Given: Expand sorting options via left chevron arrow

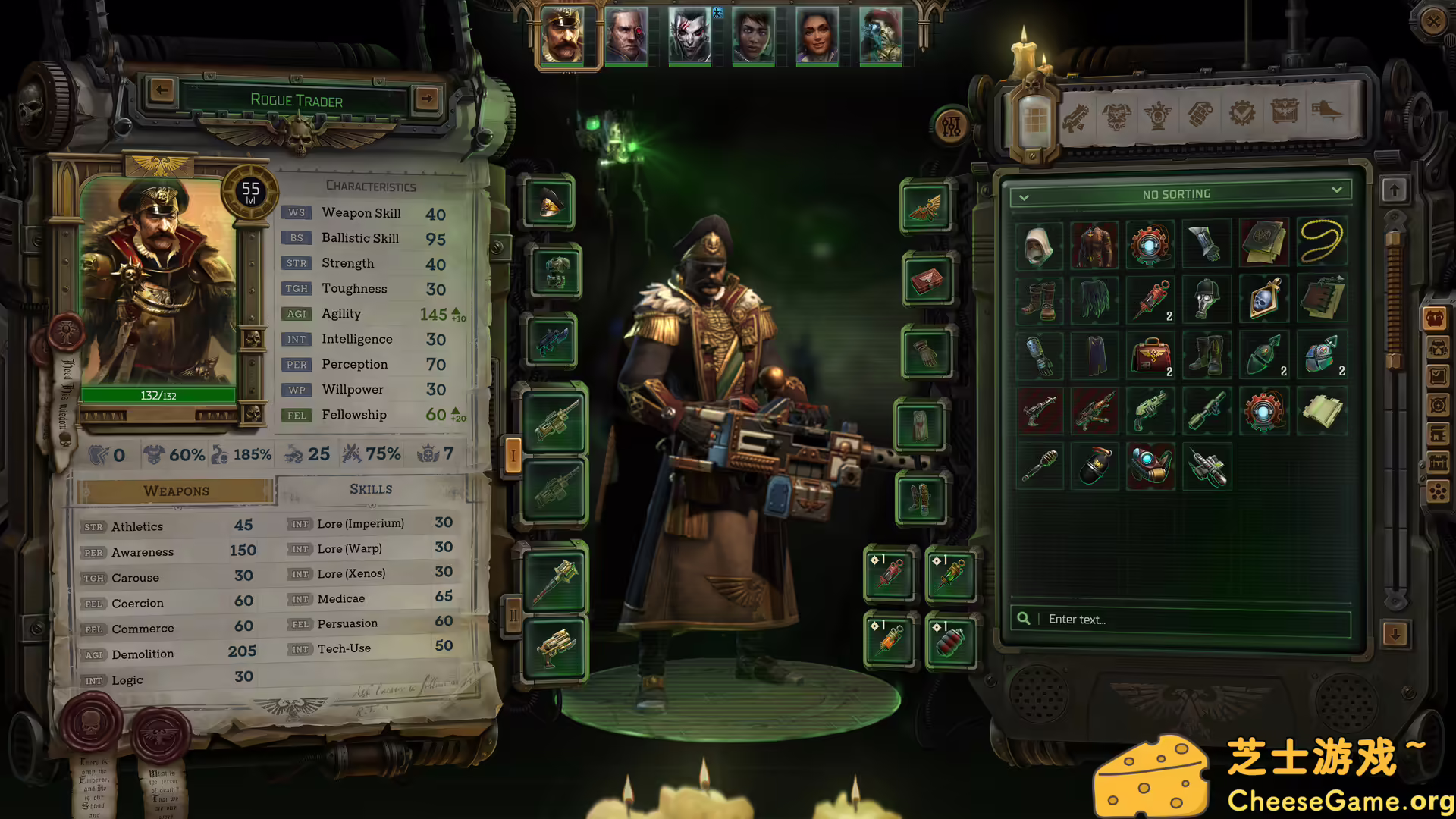Looking at the screenshot, I should (1025, 196).
